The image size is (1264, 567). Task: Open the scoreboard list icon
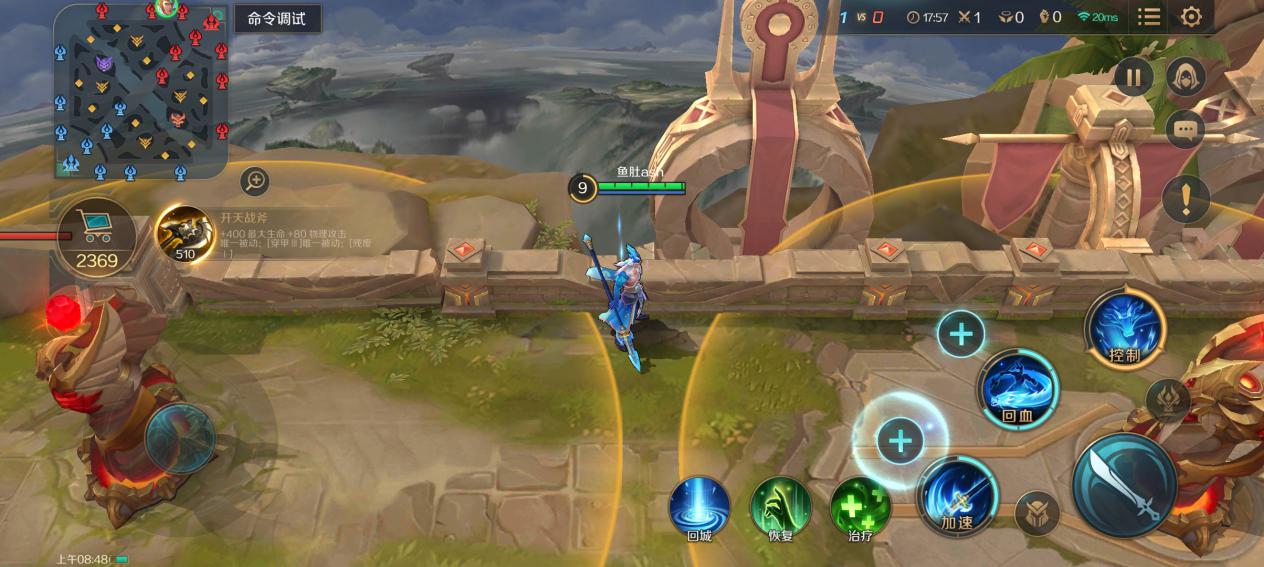click(1149, 17)
